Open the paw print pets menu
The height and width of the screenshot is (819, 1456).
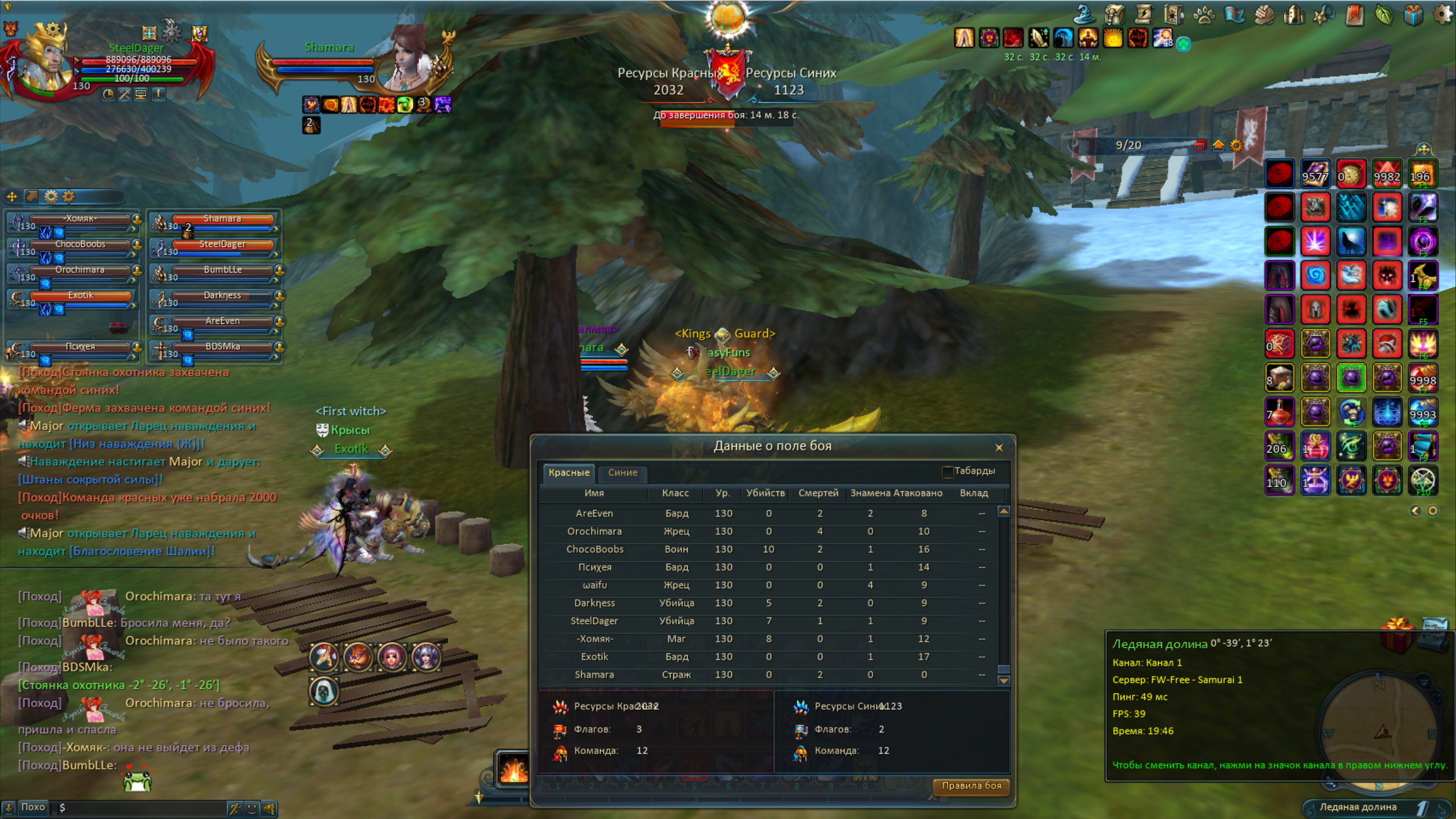tap(1203, 14)
